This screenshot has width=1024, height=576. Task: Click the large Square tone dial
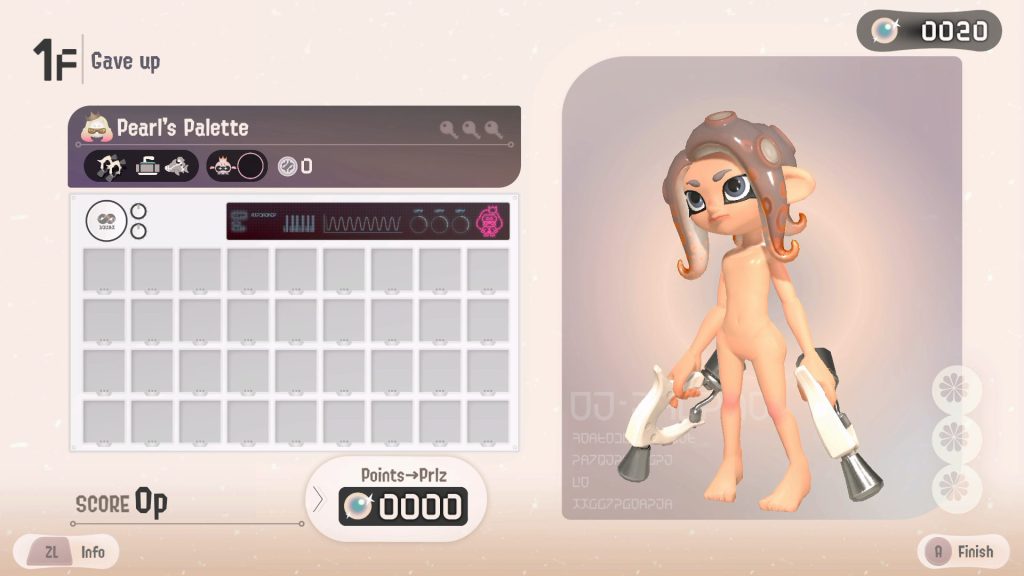coord(105,221)
